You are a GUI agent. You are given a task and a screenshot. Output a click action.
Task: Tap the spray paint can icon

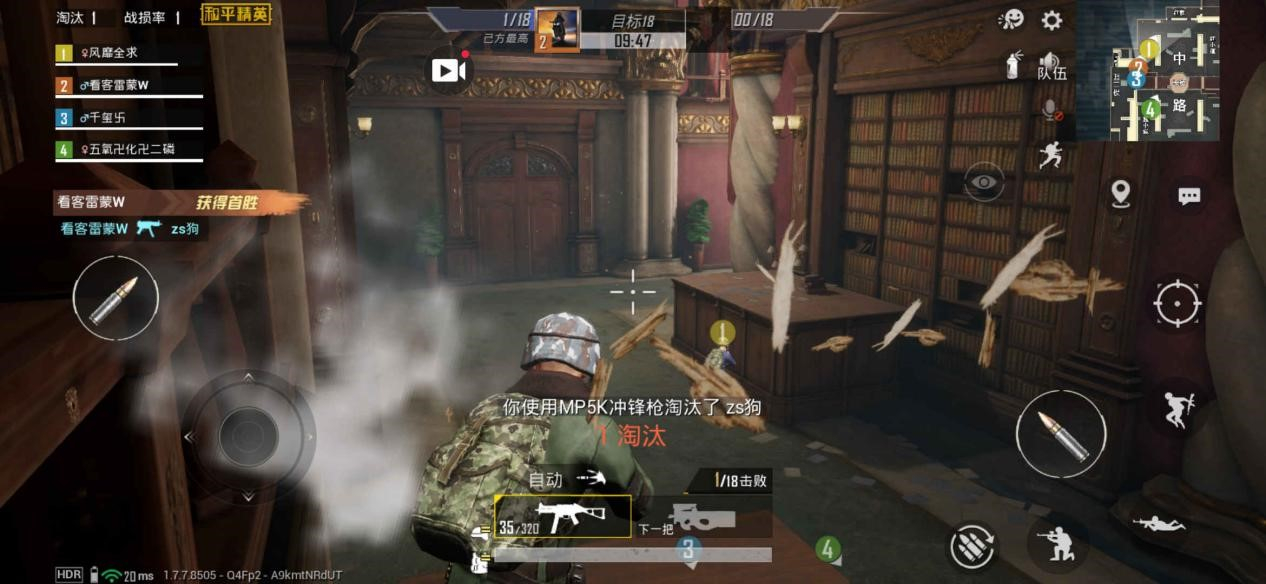[x=1012, y=65]
